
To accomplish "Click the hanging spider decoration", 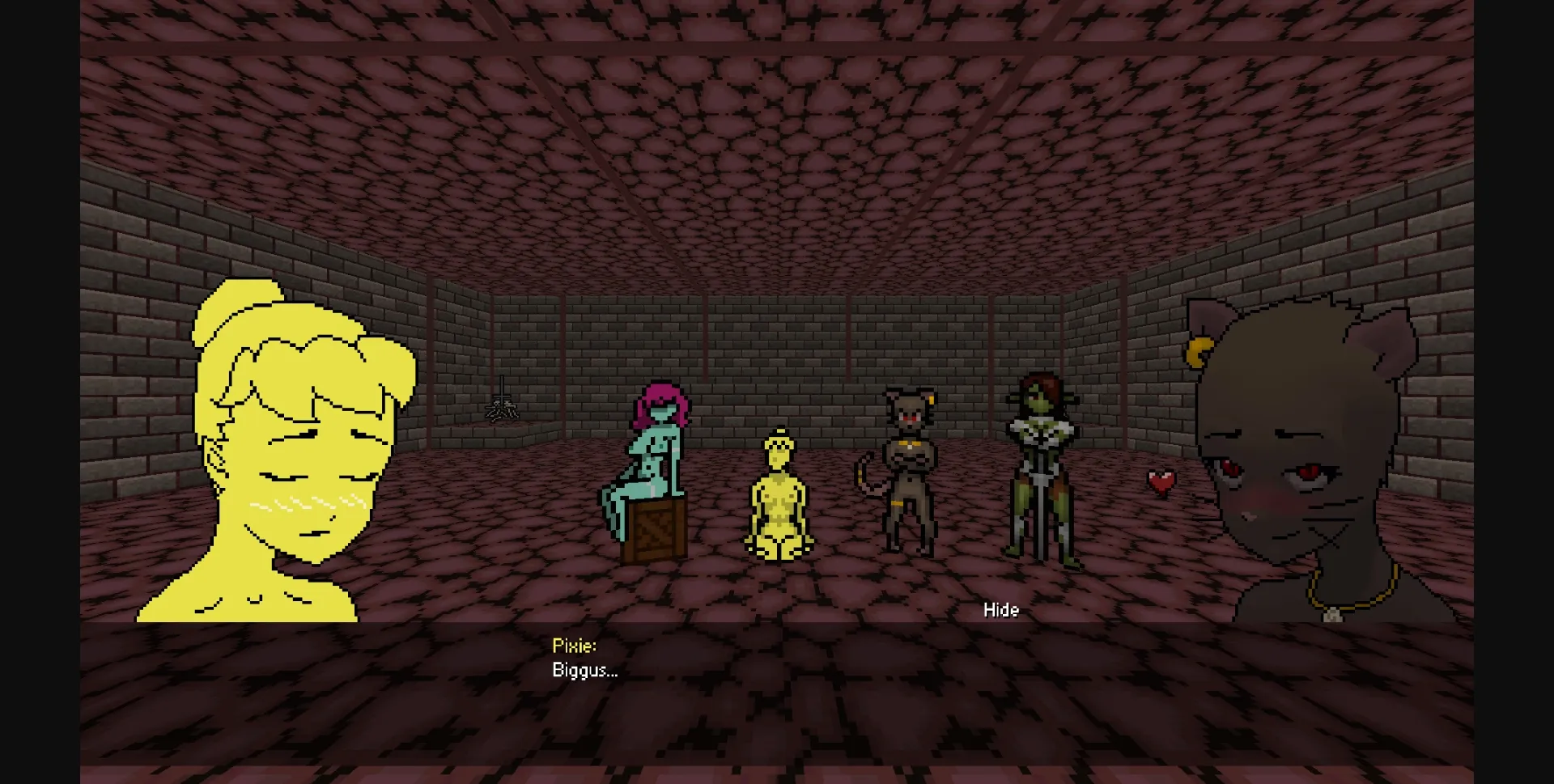I will 503,409.
